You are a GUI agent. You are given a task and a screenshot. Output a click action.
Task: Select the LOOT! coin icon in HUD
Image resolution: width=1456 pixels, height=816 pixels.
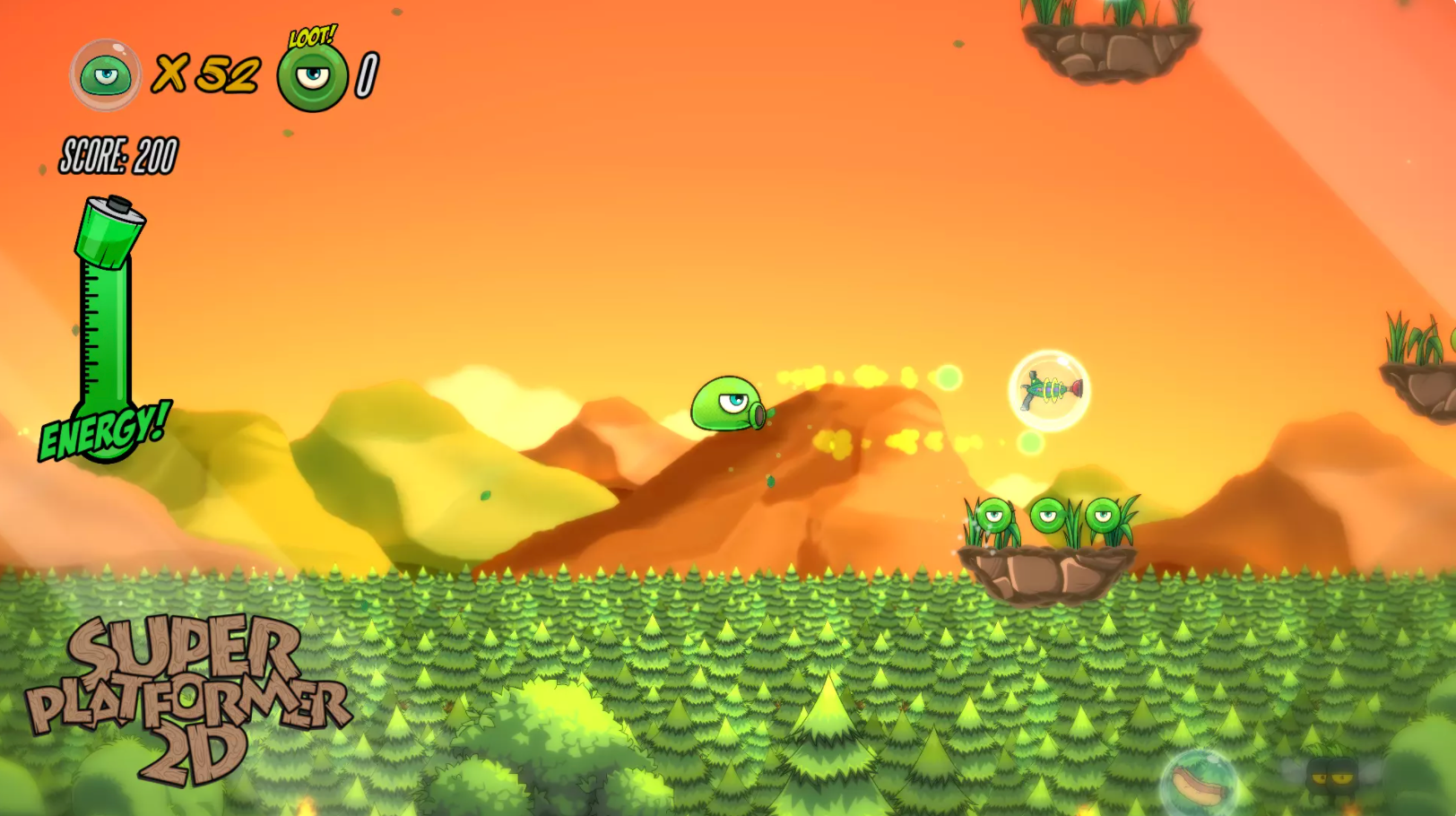(309, 76)
